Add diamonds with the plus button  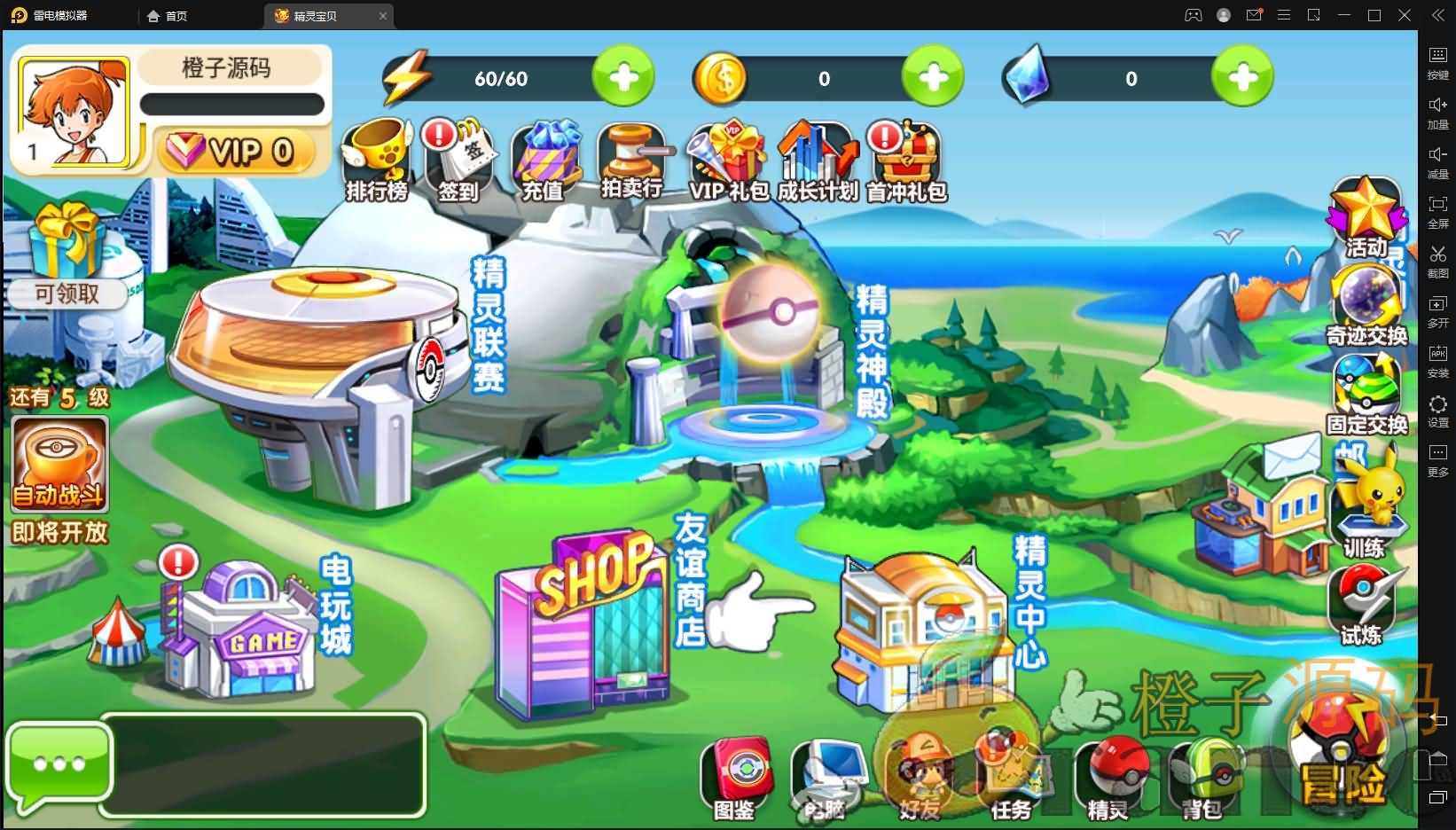click(1242, 78)
